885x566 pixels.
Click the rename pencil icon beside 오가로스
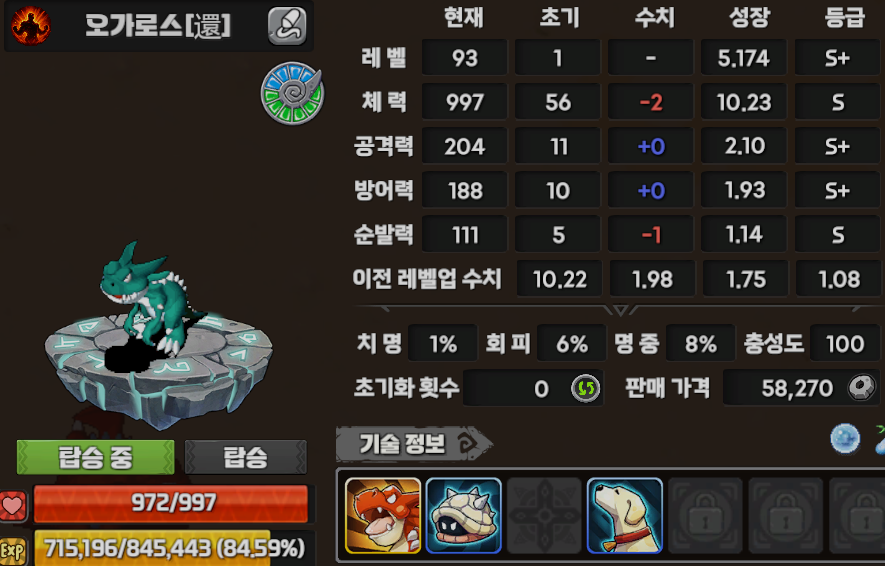coord(287,26)
